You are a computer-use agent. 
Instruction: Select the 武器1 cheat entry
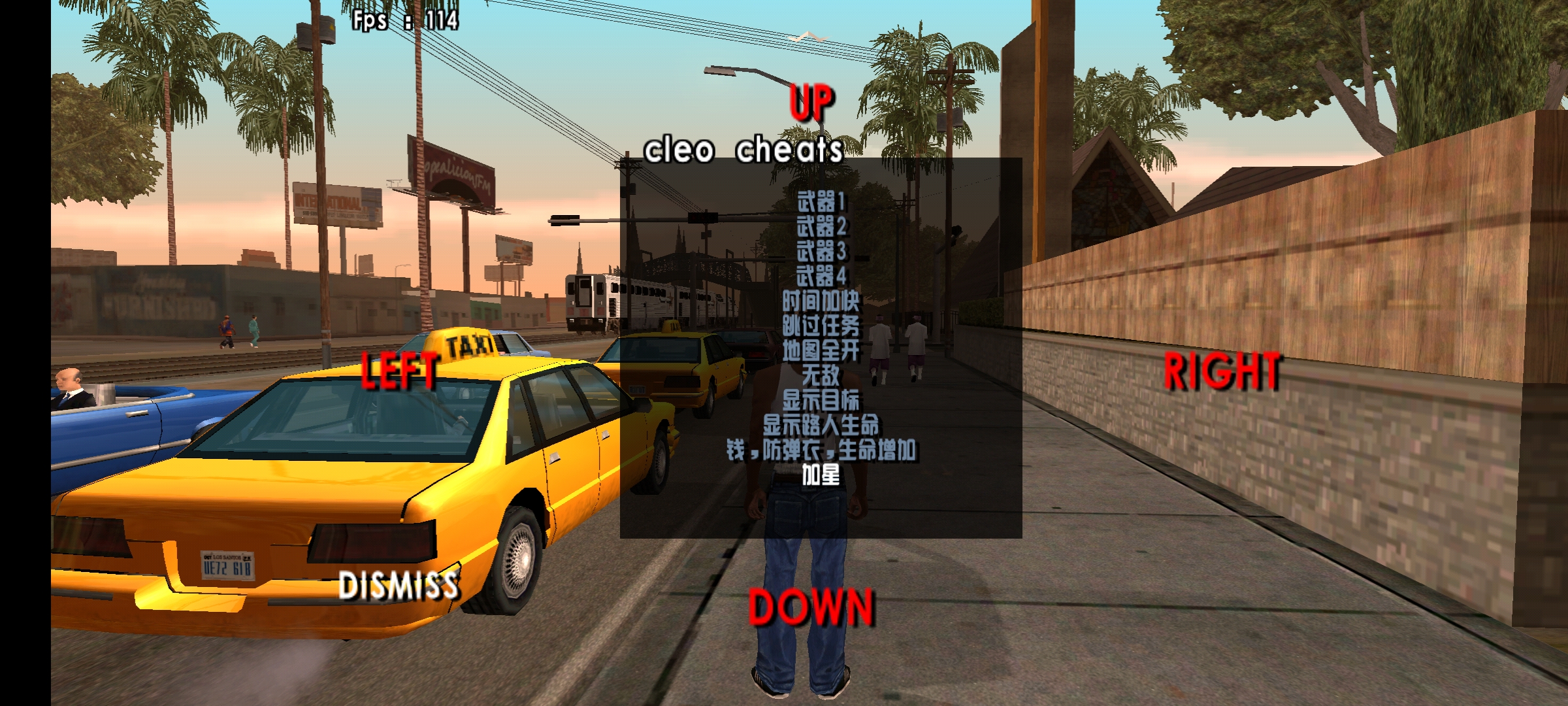click(821, 201)
